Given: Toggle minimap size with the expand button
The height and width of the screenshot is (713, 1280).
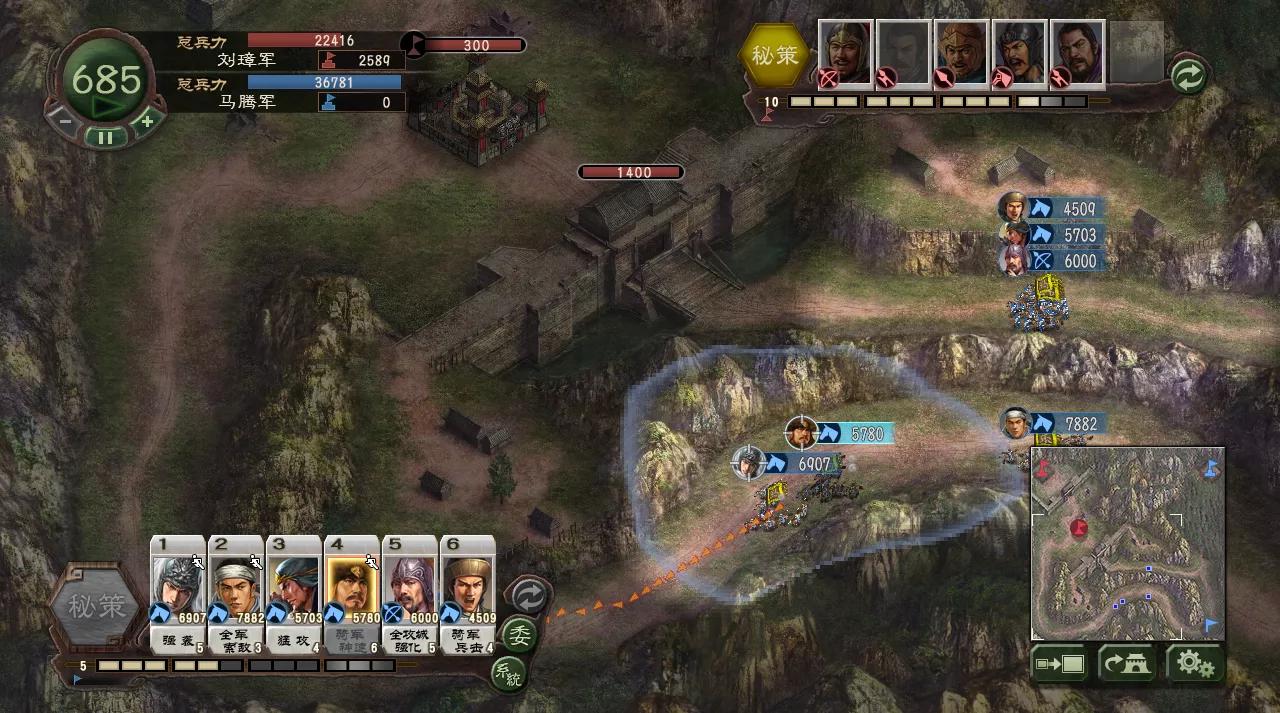Looking at the screenshot, I should (1059, 663).
